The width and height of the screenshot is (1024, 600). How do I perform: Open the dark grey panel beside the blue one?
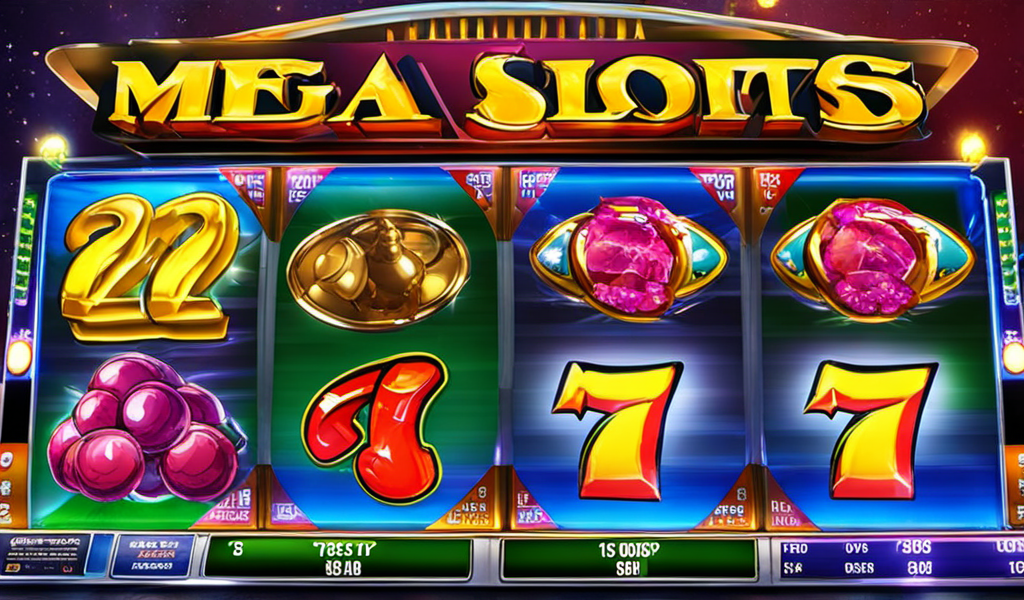[45, 554]
